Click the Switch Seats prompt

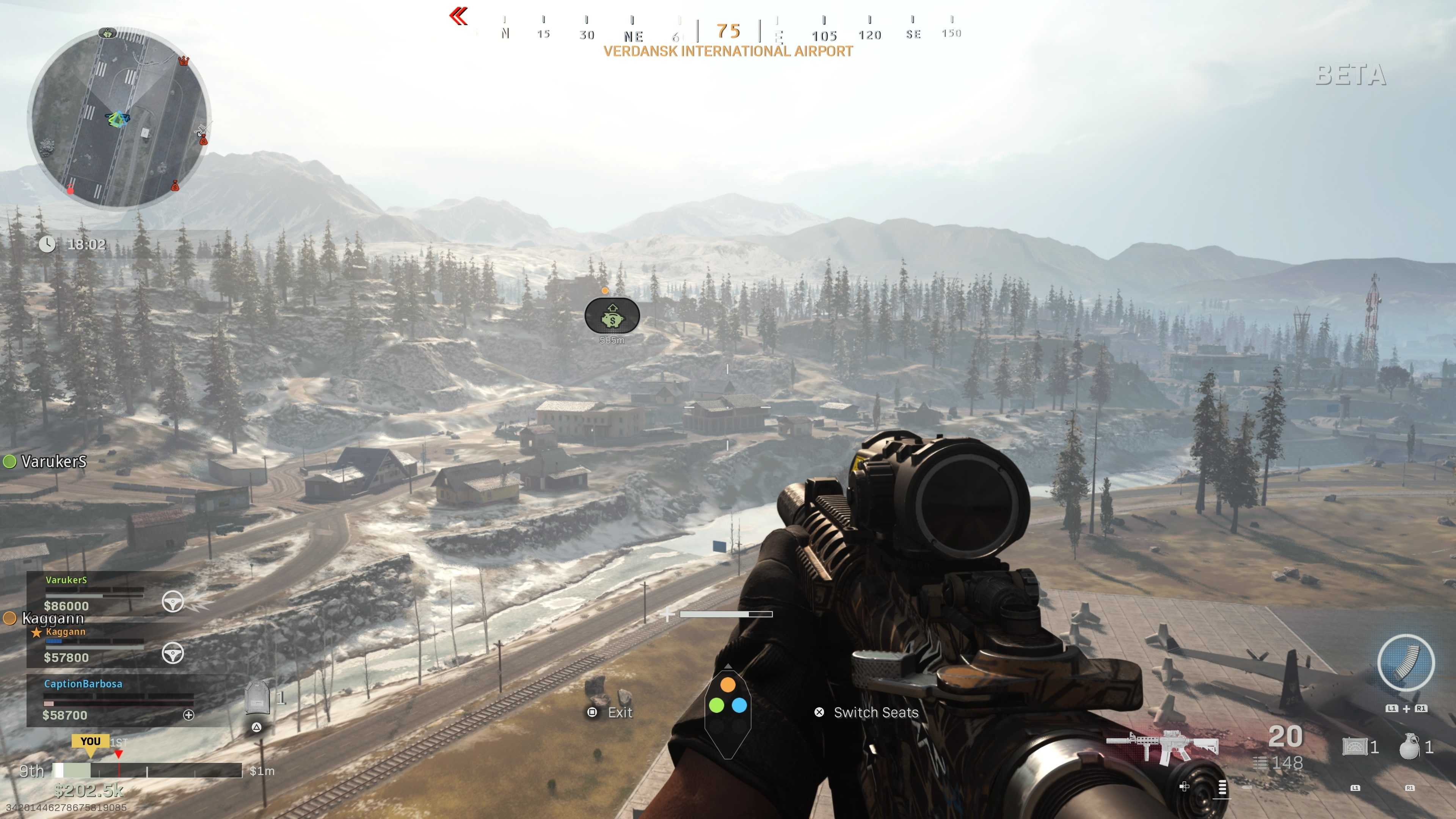click(875, 713)
